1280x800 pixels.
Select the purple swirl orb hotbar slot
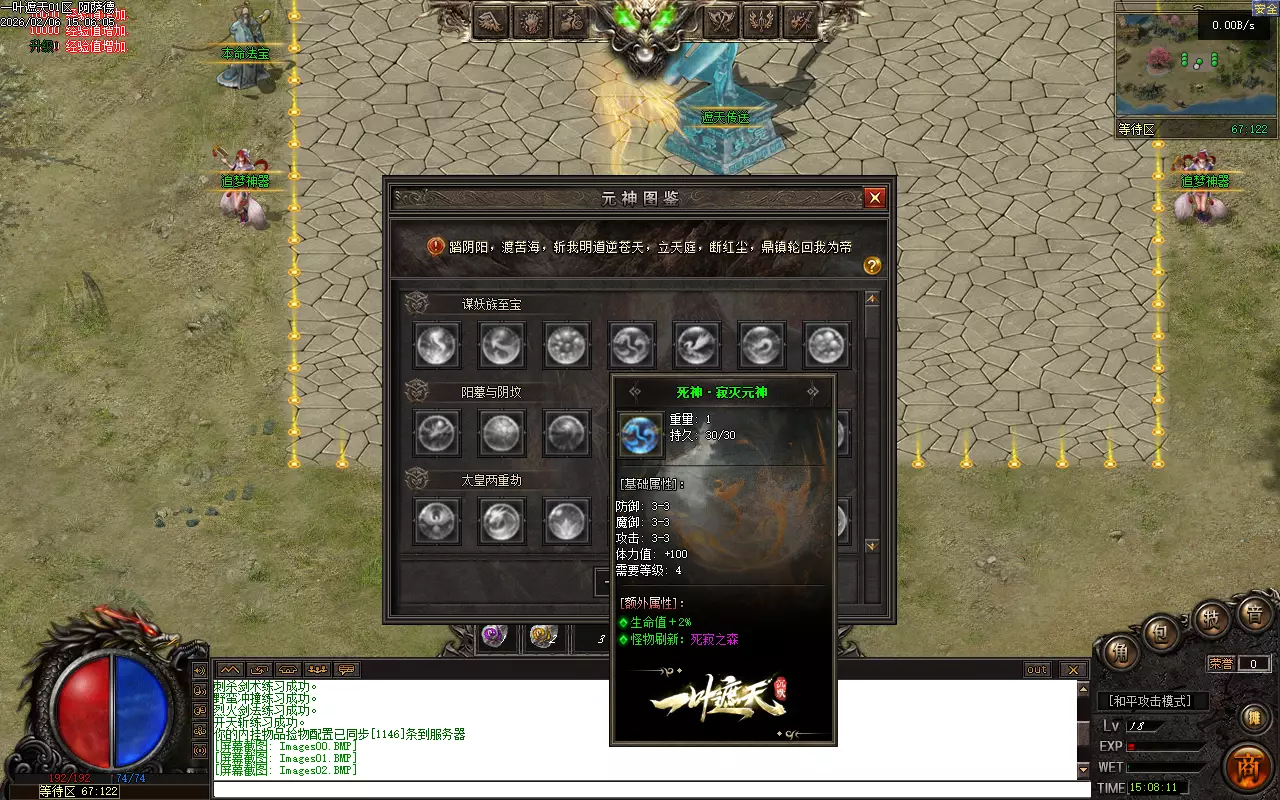click(x=494, y=635)
